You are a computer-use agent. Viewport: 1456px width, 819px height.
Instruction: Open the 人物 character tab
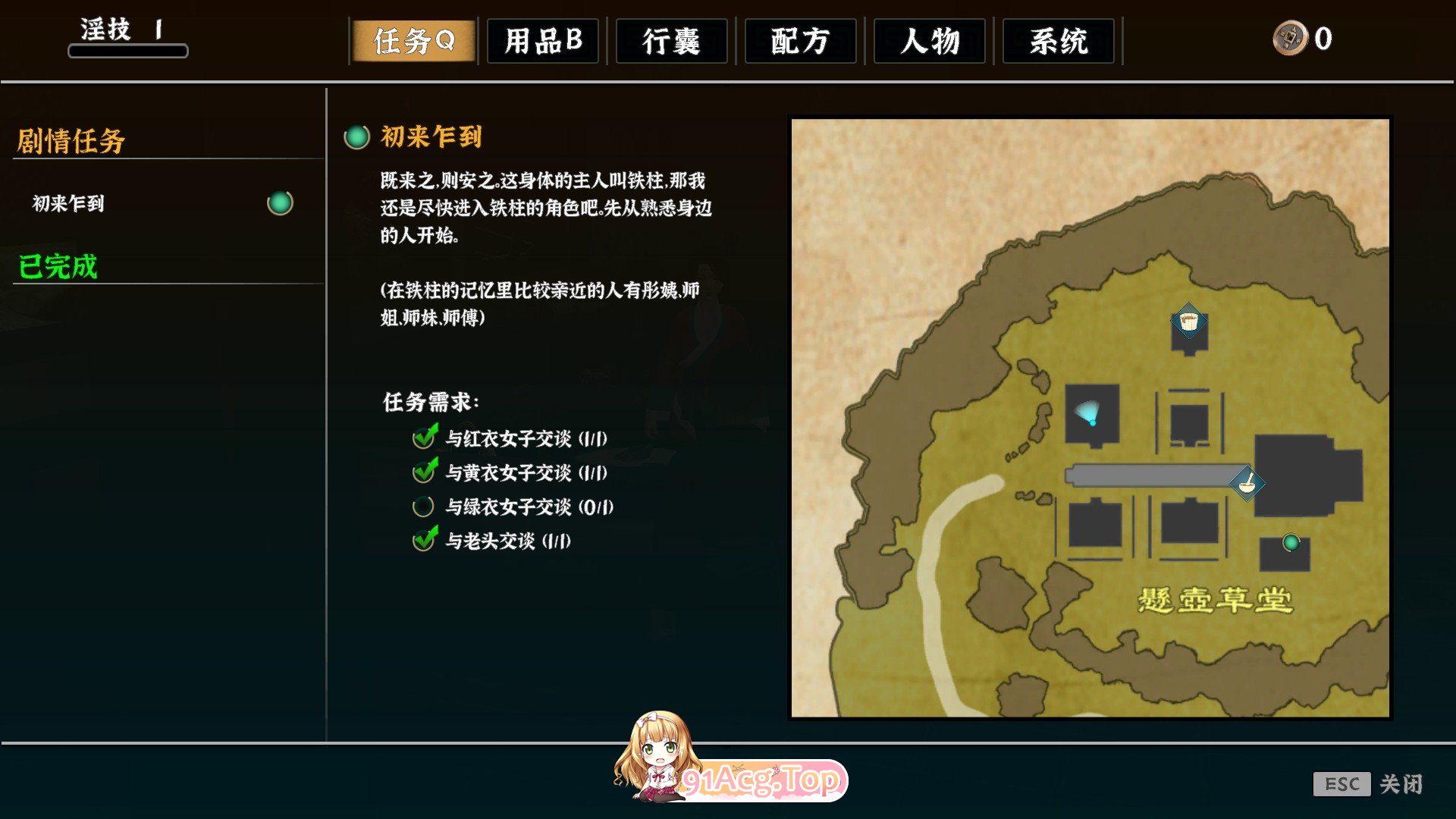[930, 42]
